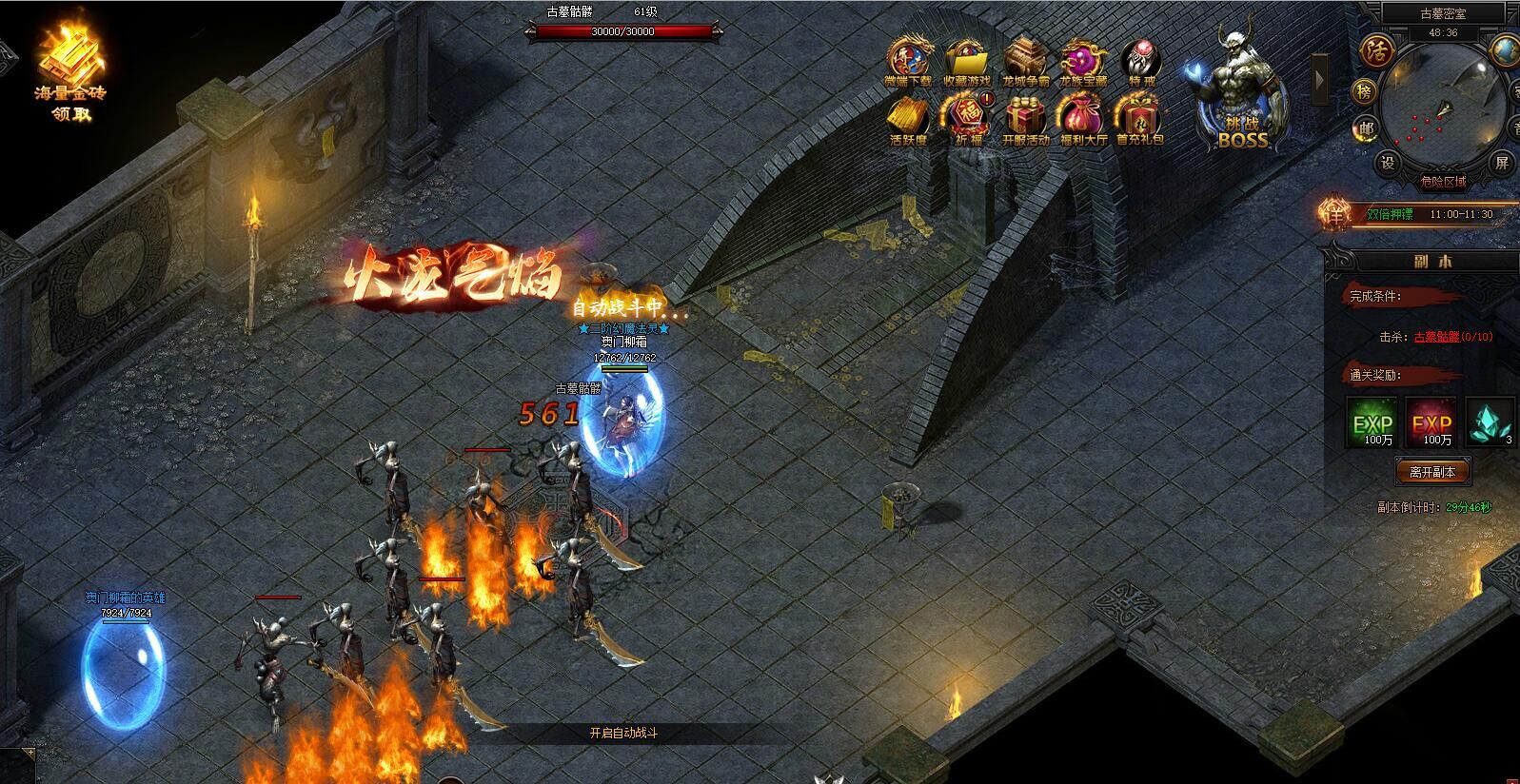
Task: Enter the 福利大厅 welfare hall
Action: point(1083,120)
